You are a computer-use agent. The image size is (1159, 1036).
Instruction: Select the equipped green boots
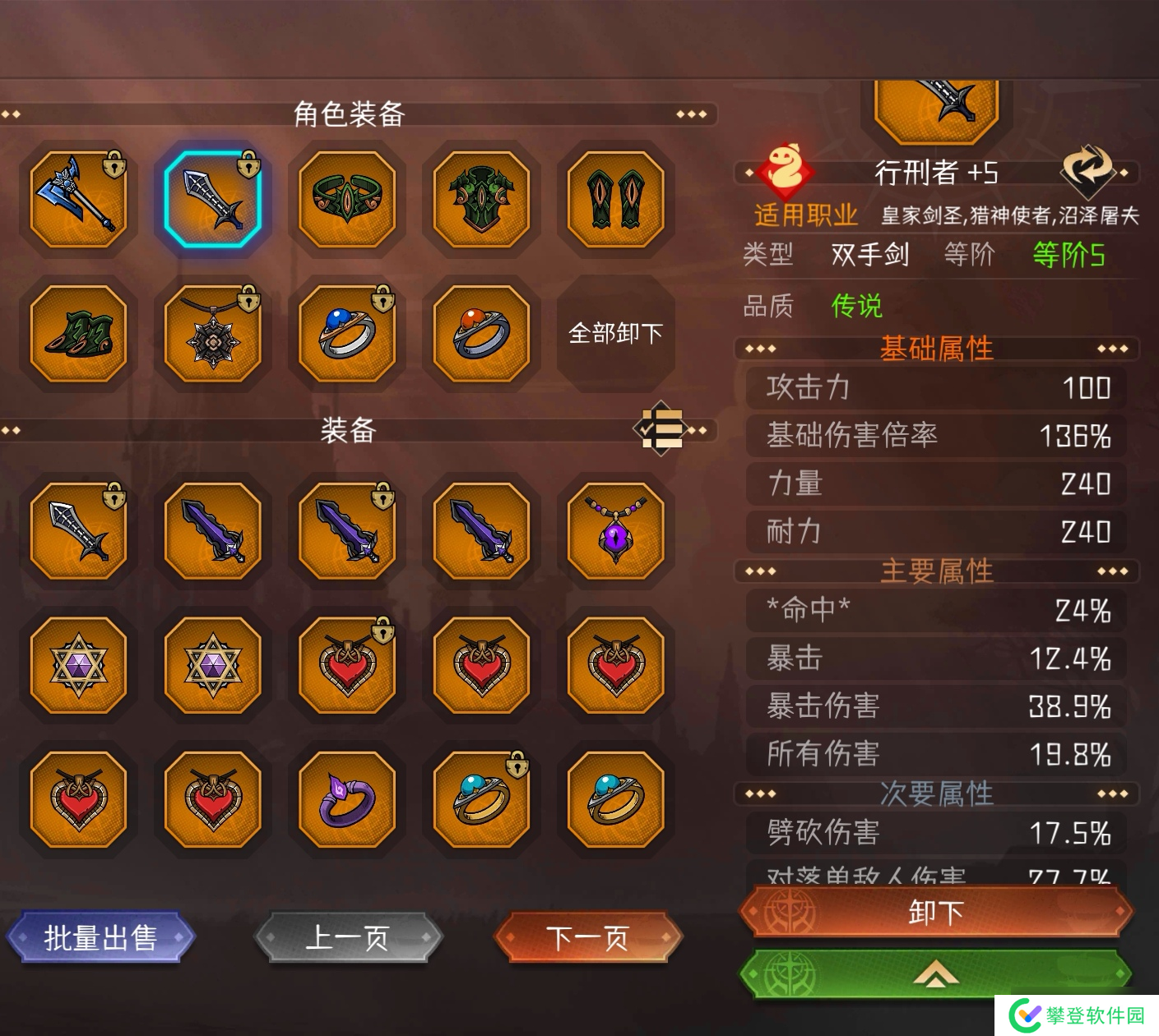pos(78,333)
